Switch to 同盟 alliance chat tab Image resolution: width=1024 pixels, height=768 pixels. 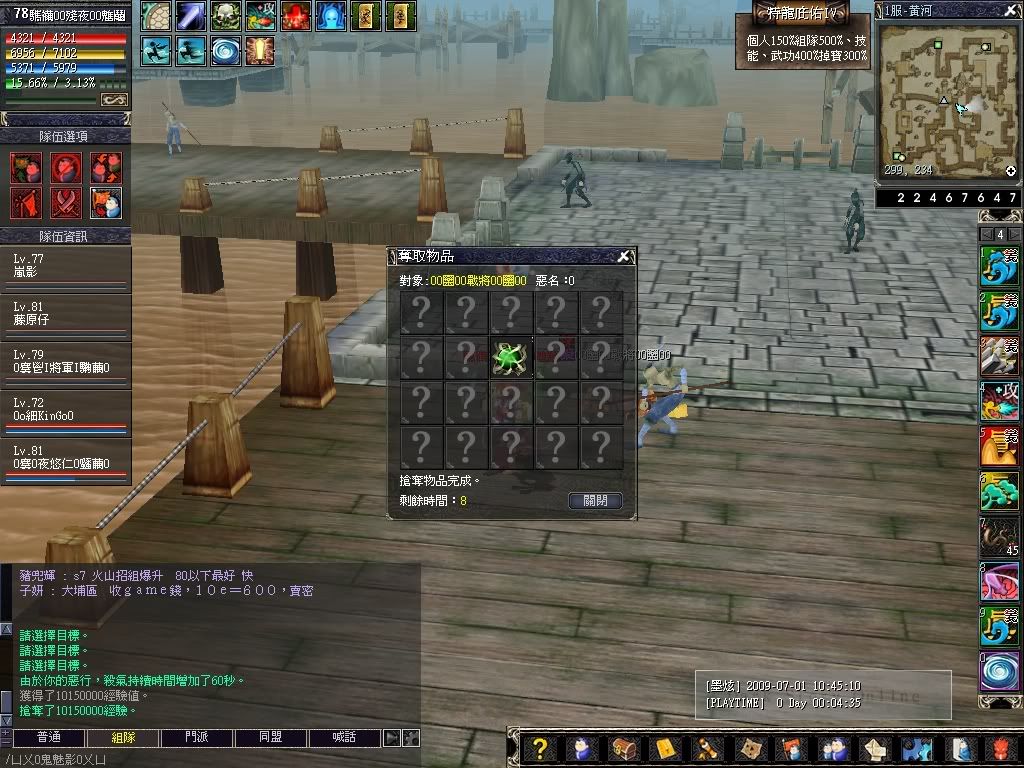coord(270,738)
